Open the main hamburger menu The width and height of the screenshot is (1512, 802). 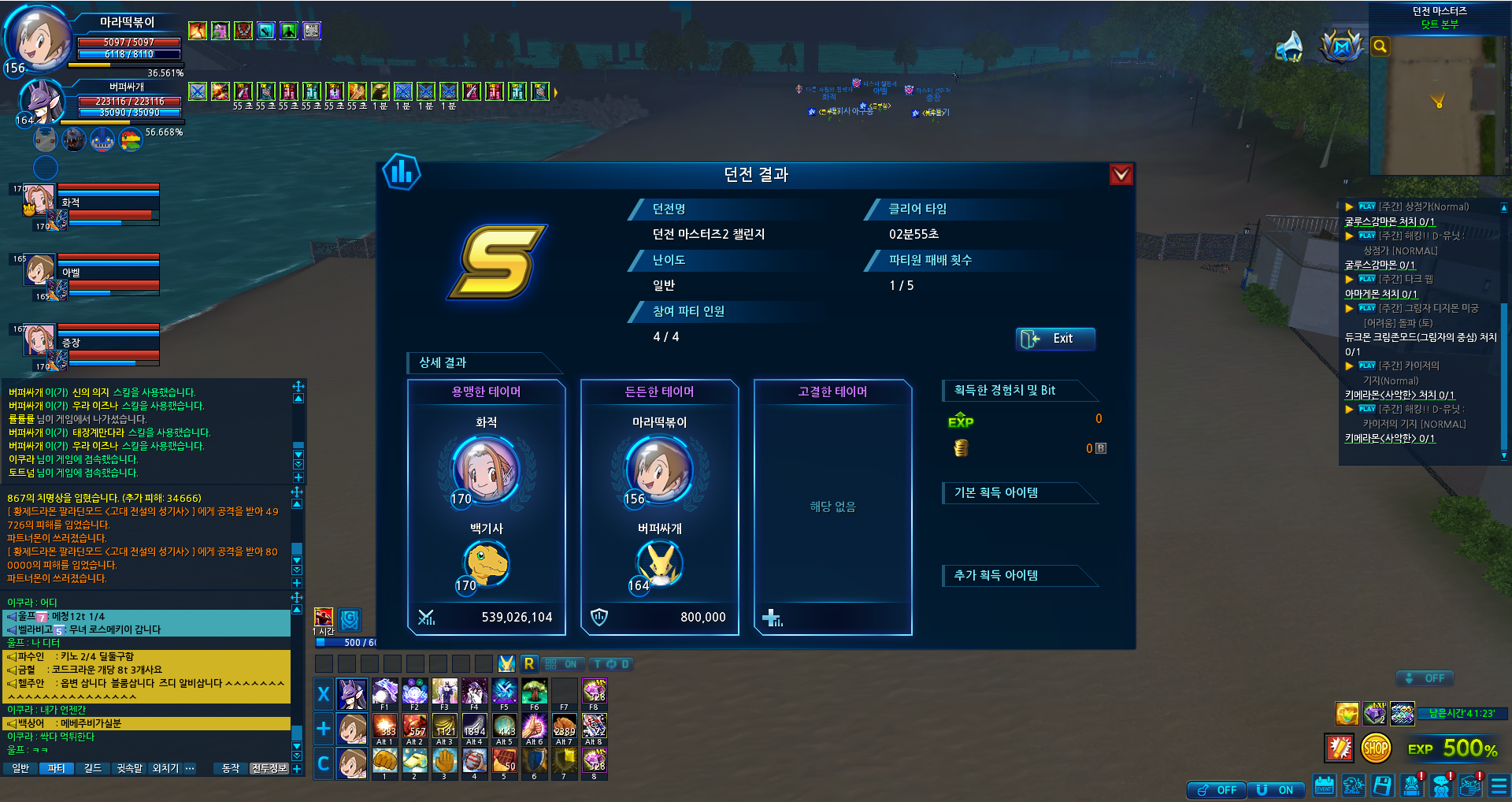[1499, 786]
